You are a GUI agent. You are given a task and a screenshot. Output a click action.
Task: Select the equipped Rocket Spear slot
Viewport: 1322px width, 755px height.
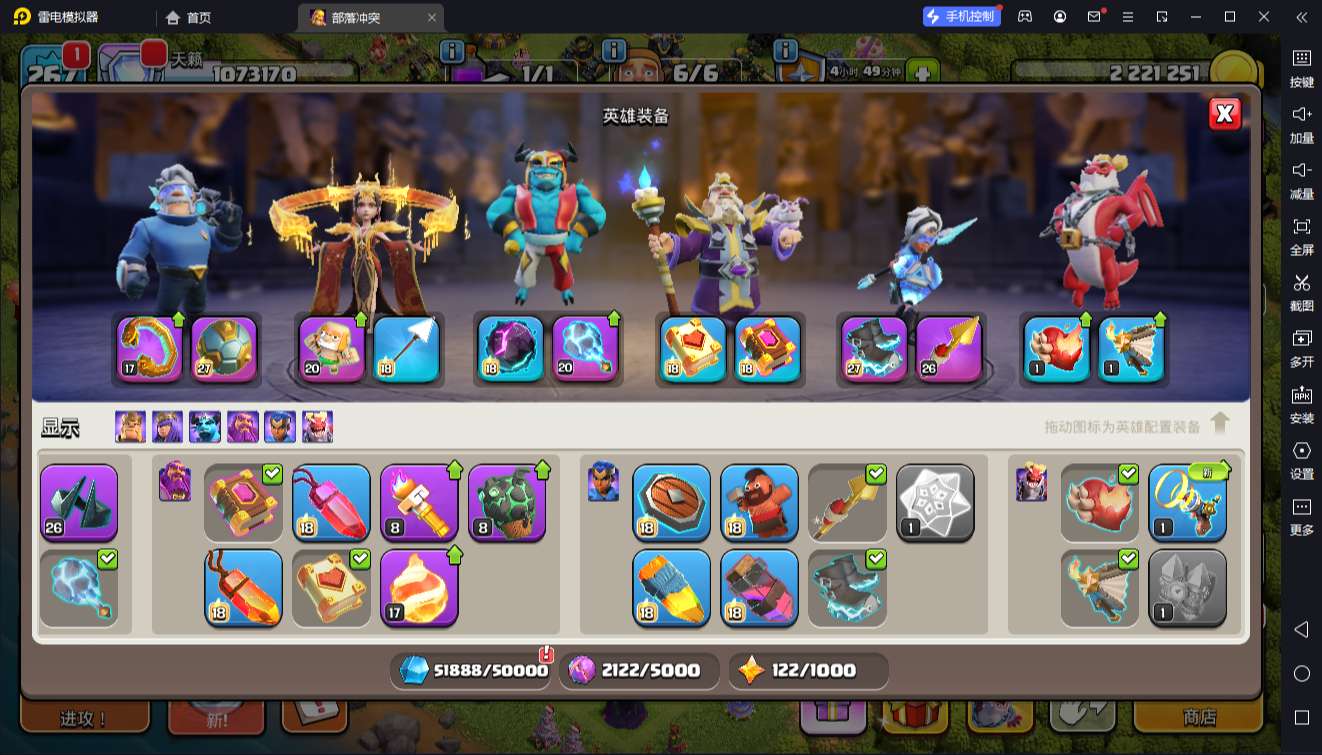tap(948, 349)
